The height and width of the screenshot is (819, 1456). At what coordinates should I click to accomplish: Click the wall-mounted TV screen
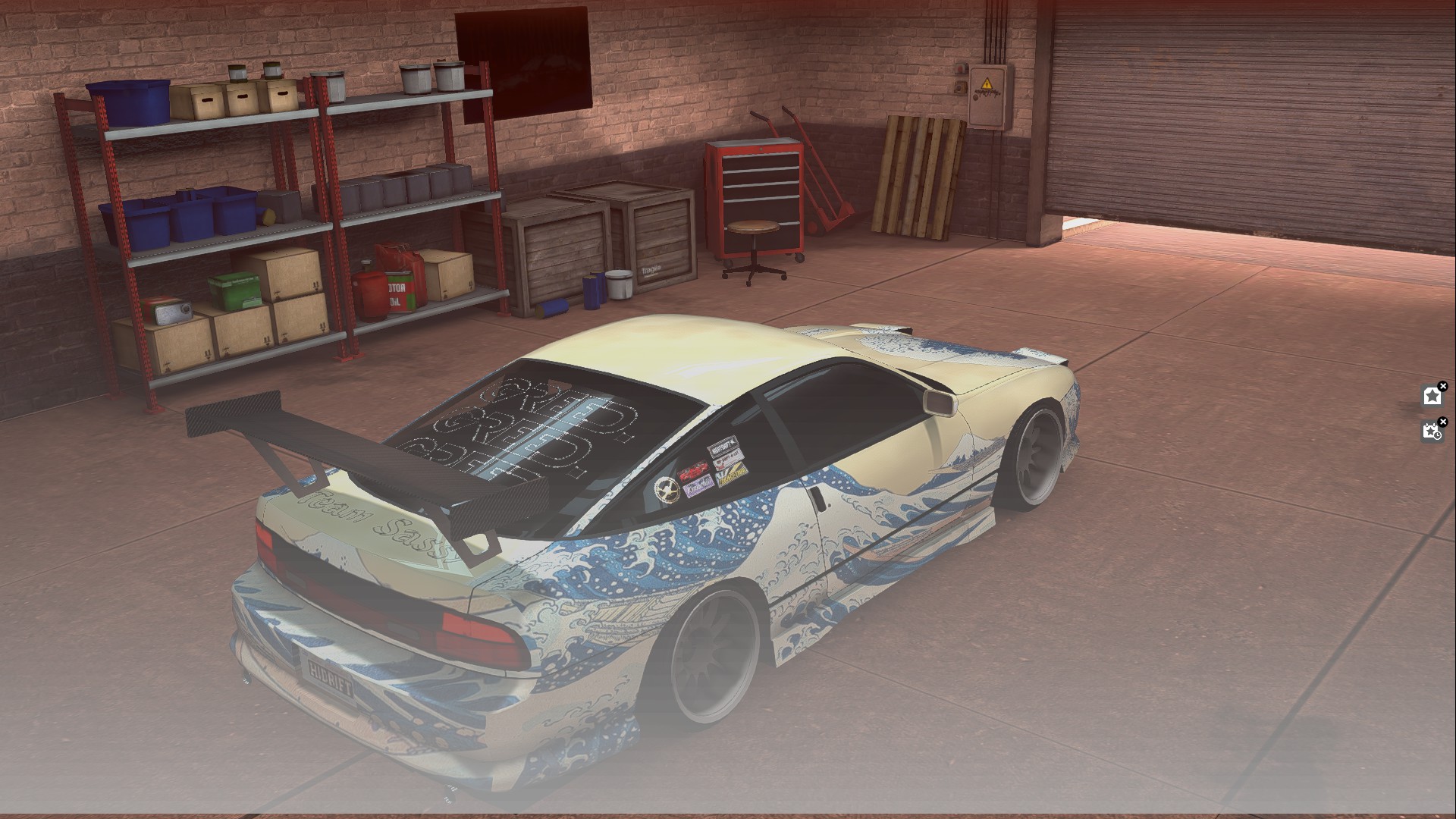point(523,53)
